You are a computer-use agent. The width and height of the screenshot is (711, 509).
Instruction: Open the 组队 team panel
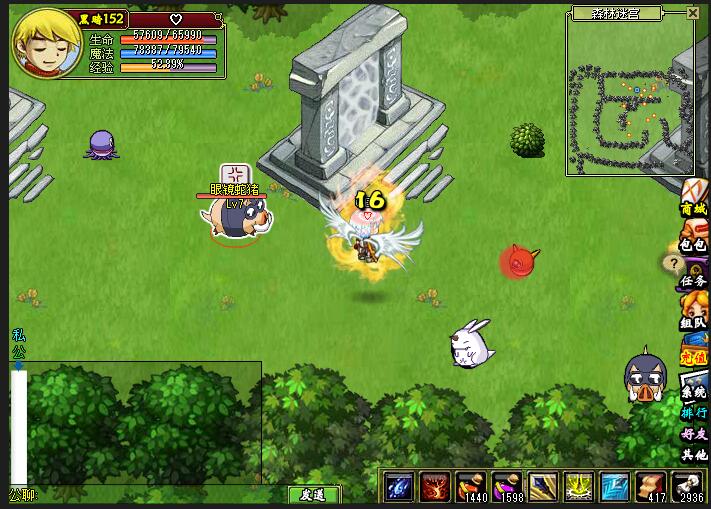(694, 323)
